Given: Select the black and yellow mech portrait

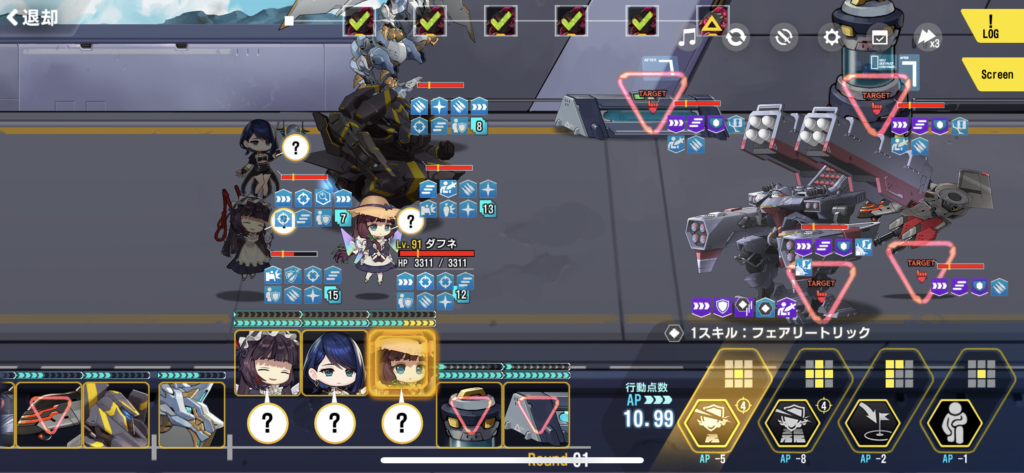Looking at the screenshot, I should [x=115, y=413].
